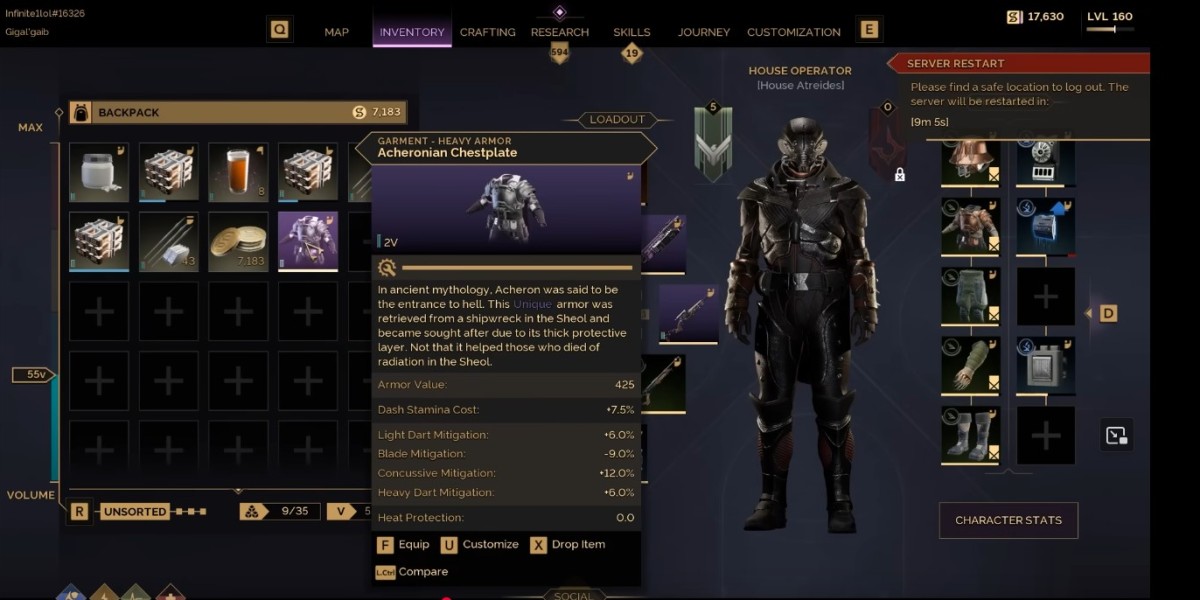Select the equipped trousers slot

tap(970, 296)
